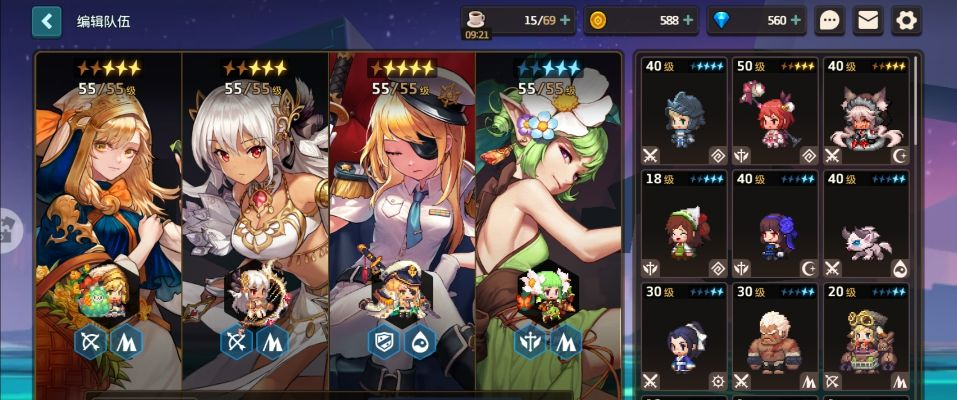The image size is (957, 400).
Task: Choose the level 50 red-haired hero
Action: tap(775, 111)
